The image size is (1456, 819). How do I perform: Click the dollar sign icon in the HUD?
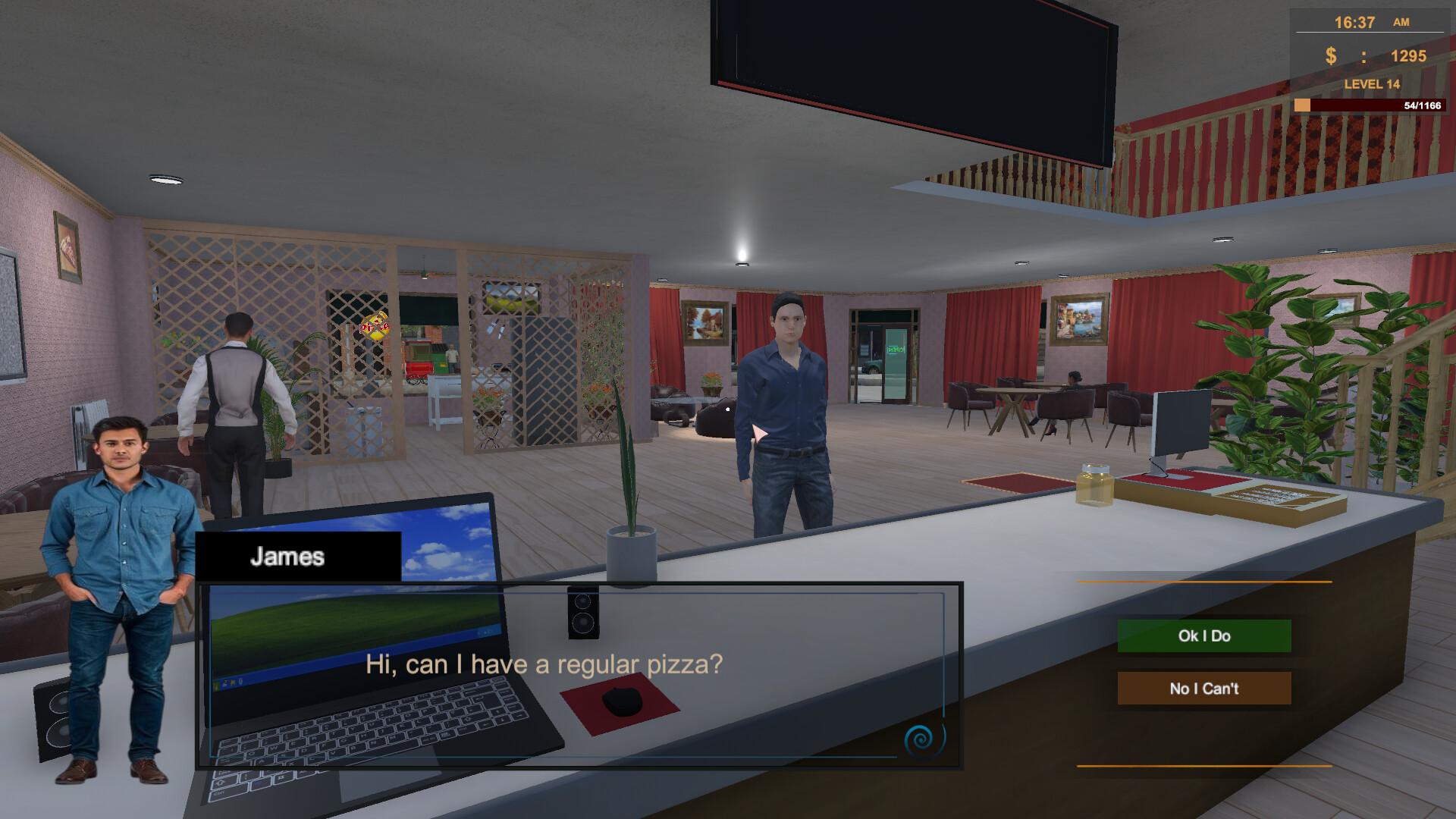click(x=1330, y=55)
